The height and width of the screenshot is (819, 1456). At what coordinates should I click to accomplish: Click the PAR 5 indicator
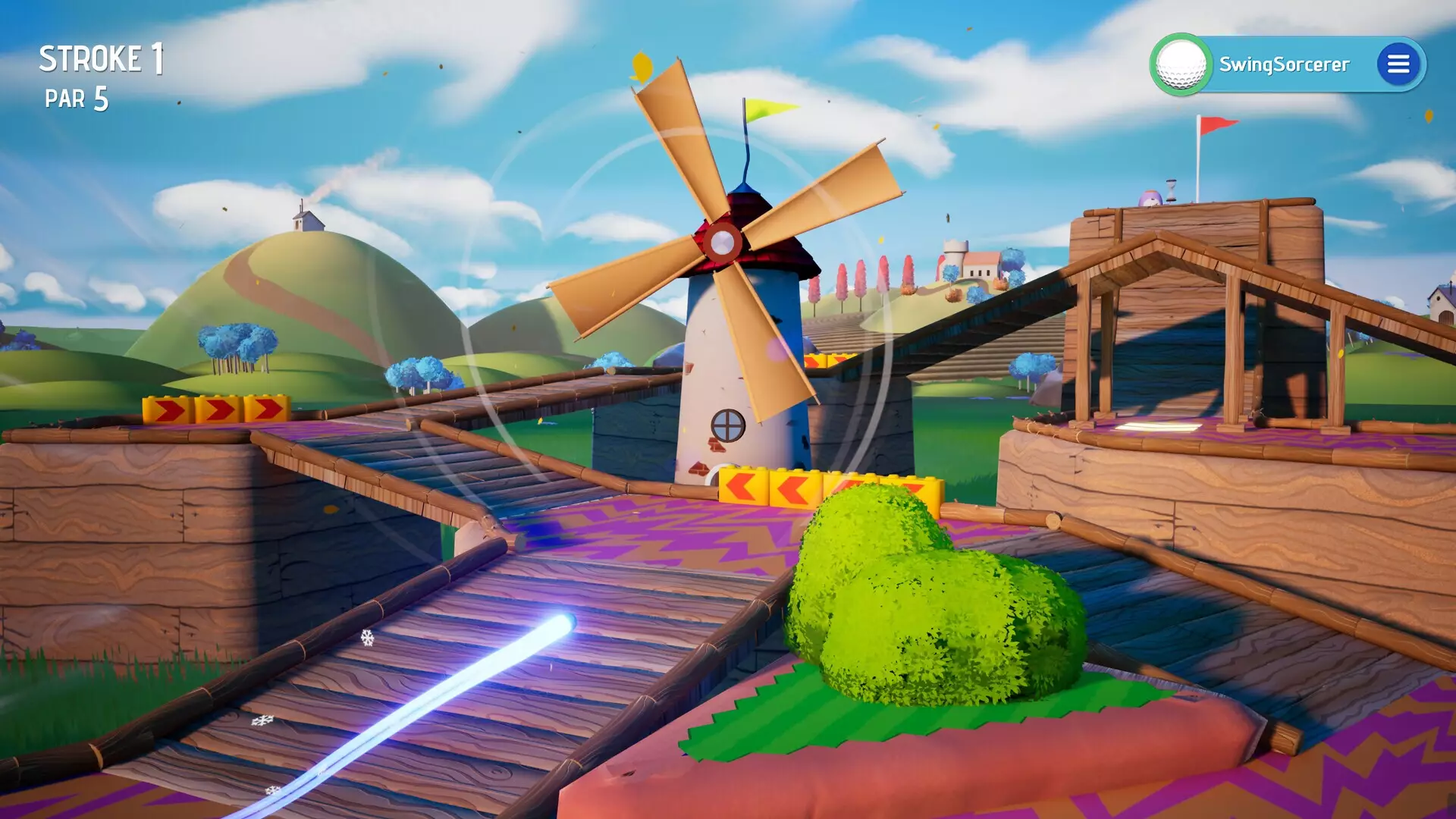click(78, 97)
